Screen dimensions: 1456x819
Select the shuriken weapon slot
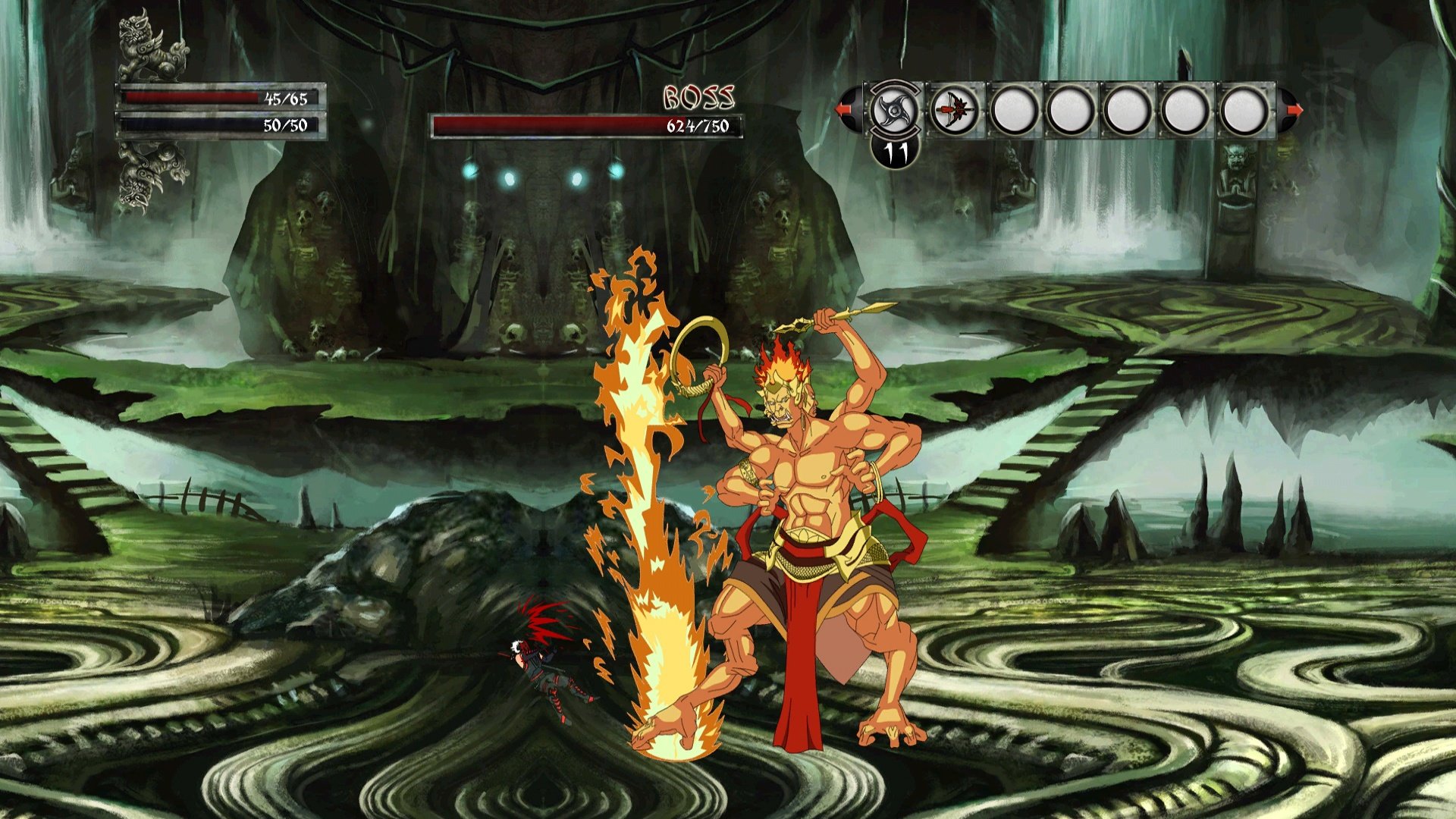click(x=896, y=110)
